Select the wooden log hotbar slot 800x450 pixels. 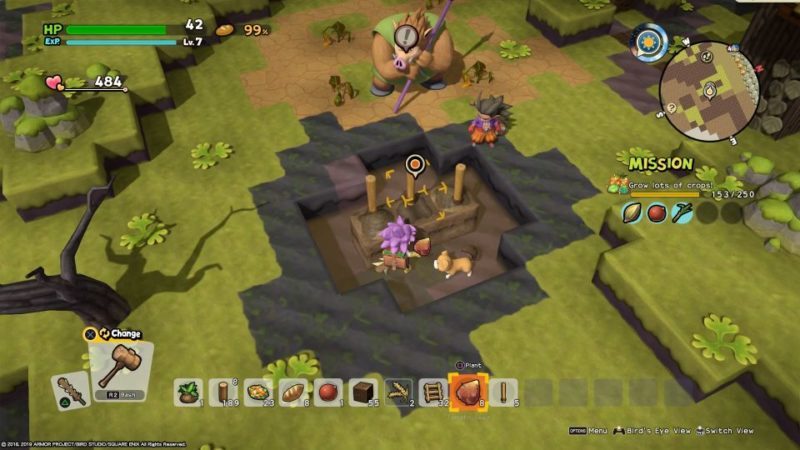[x=224, y=392]
